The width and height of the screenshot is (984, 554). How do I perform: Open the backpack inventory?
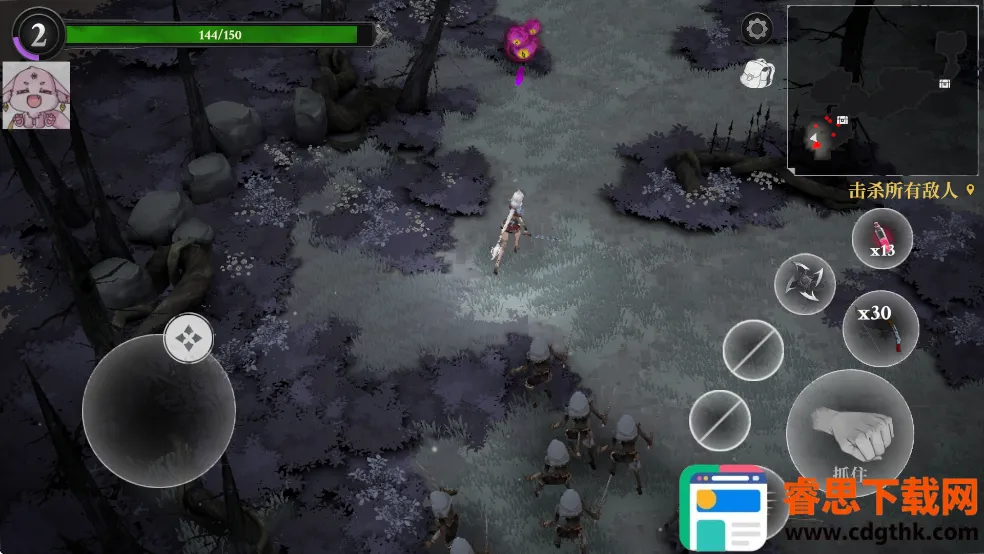[x=756, y=72]
